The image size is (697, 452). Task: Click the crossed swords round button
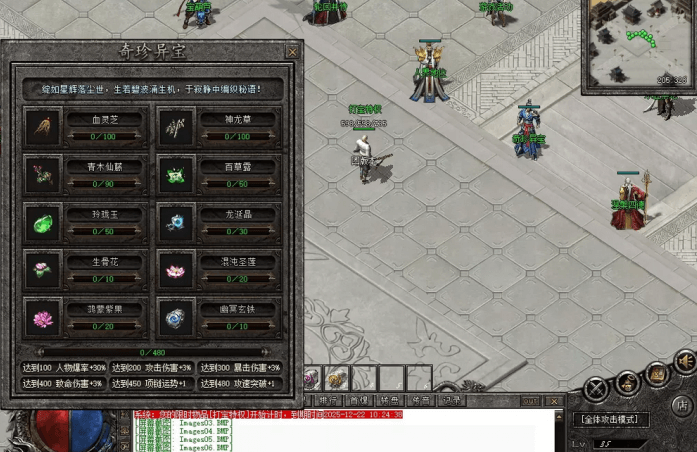597,388
